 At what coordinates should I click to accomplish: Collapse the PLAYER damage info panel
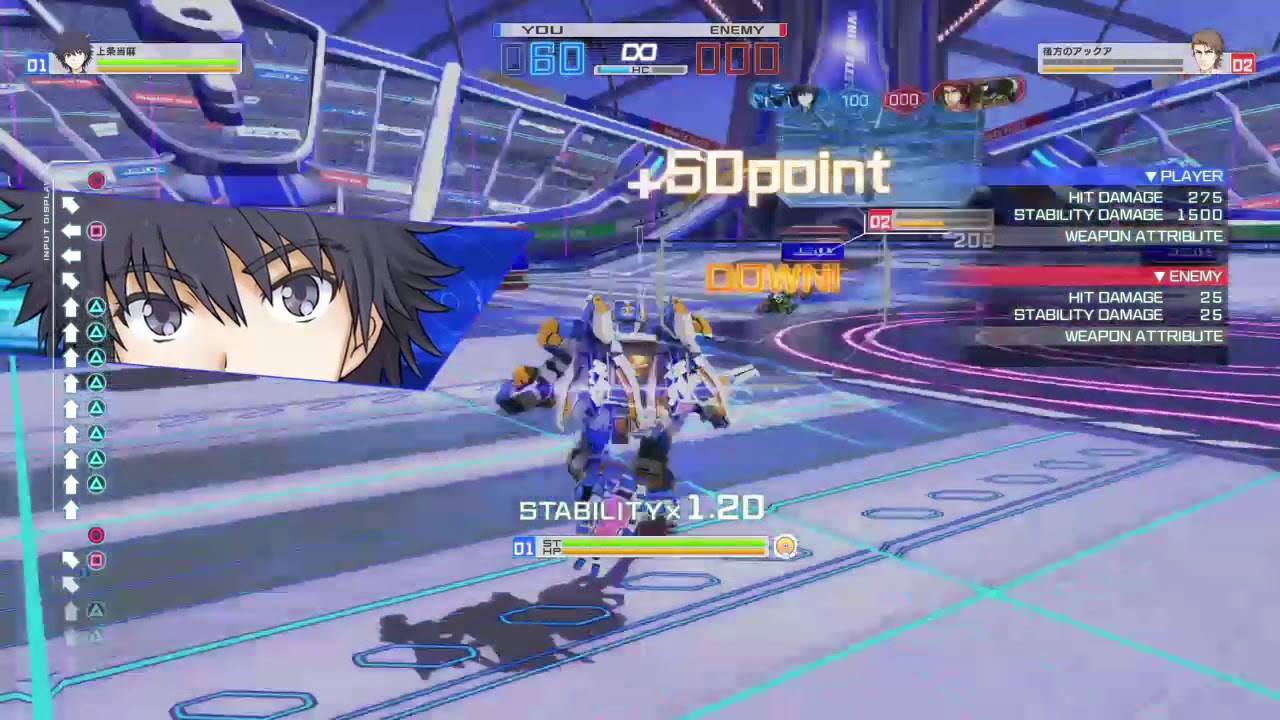click(x=1188, y=176)
